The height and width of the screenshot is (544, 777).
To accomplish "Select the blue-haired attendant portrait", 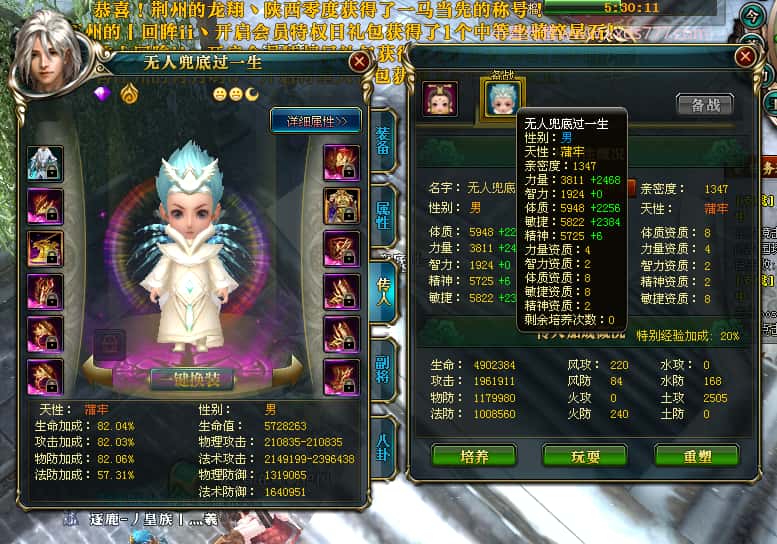I will pos(503,99).
